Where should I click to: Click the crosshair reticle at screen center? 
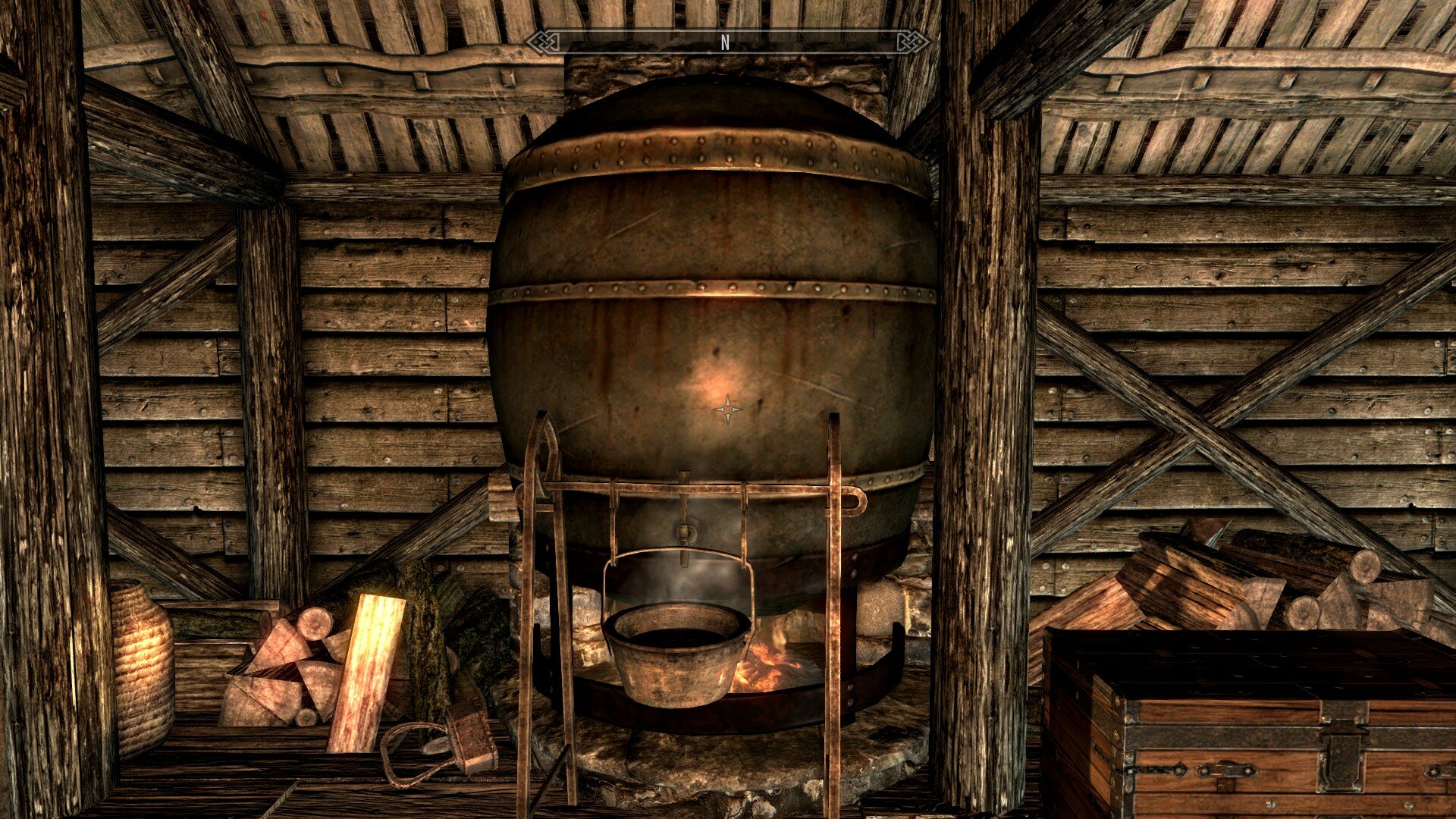coord(728,409)
